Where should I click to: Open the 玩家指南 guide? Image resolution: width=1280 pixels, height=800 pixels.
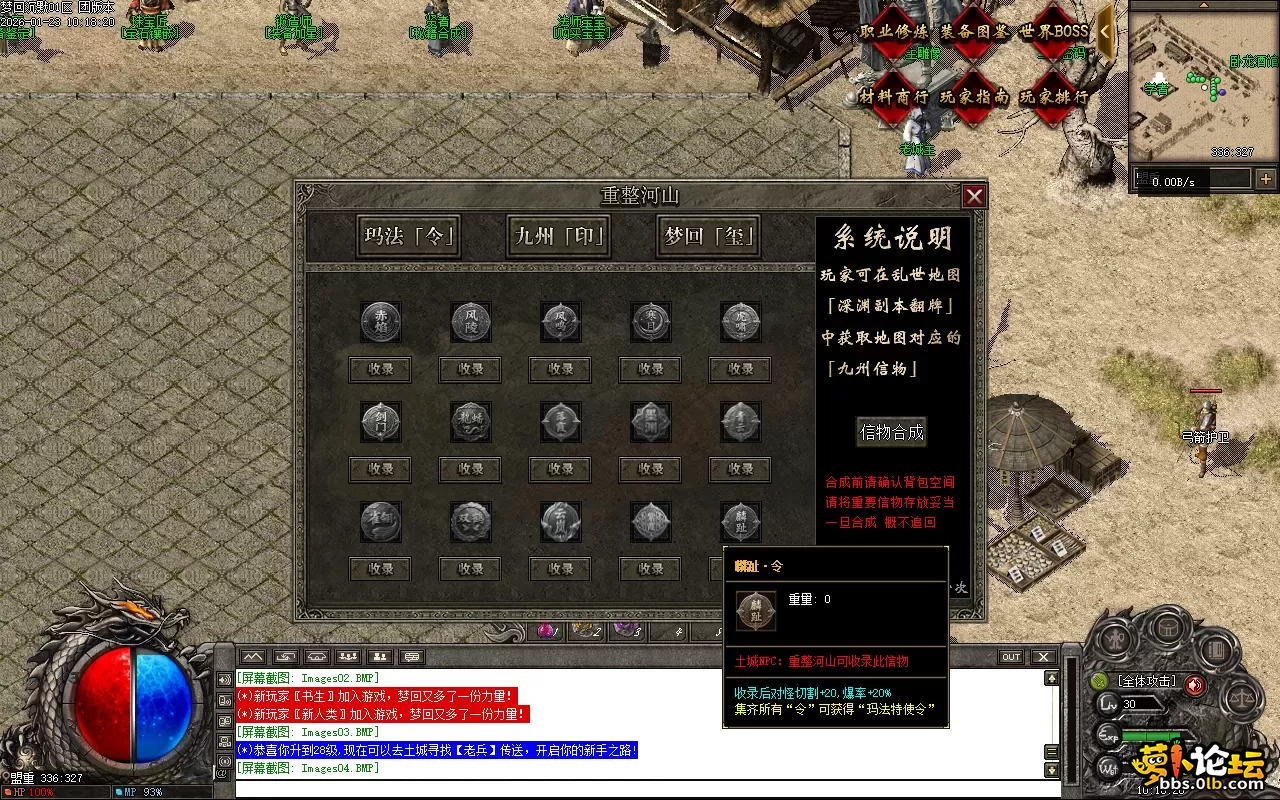point(974,97)
